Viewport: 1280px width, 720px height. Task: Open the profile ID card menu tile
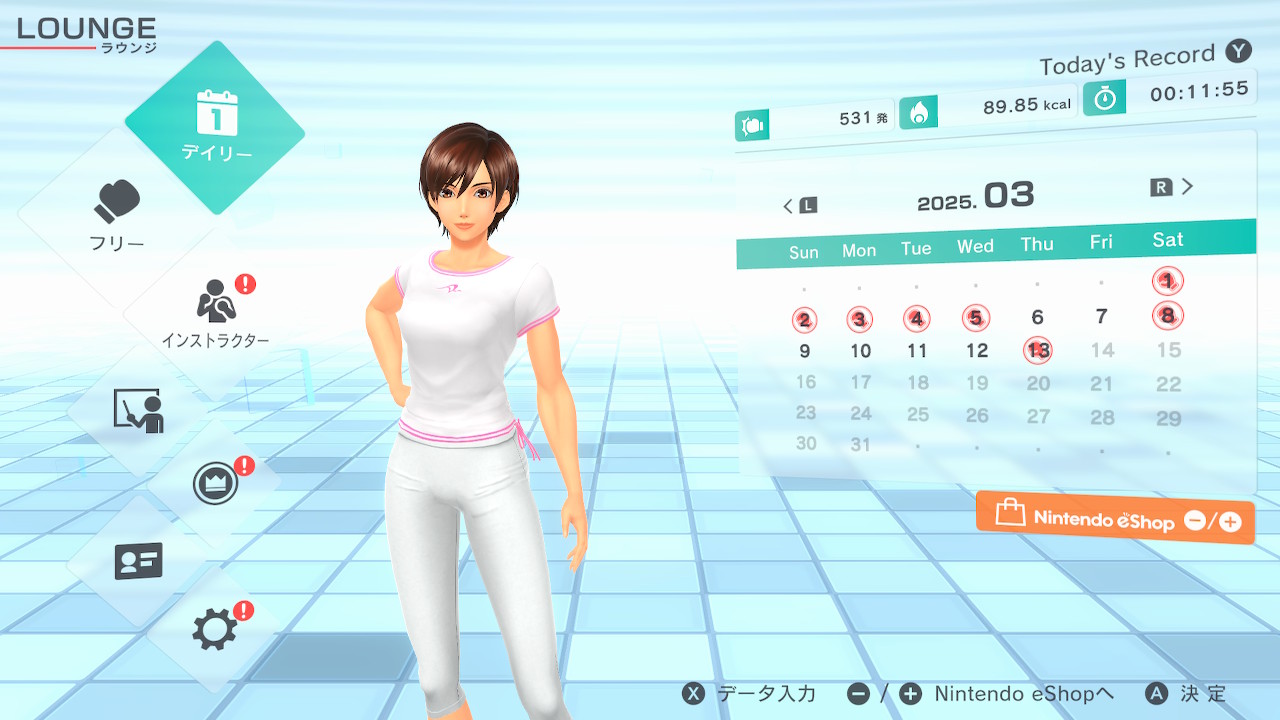point(138,561)
